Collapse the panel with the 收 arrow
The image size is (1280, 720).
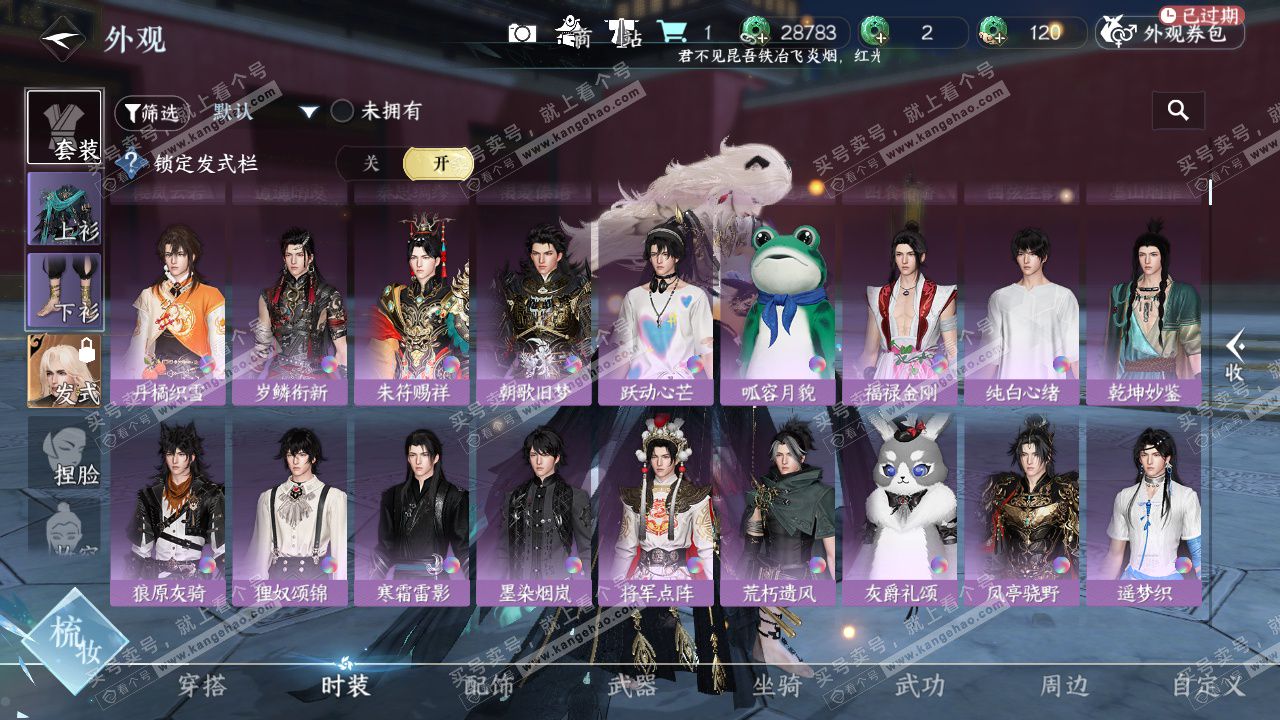(1236, 355)
